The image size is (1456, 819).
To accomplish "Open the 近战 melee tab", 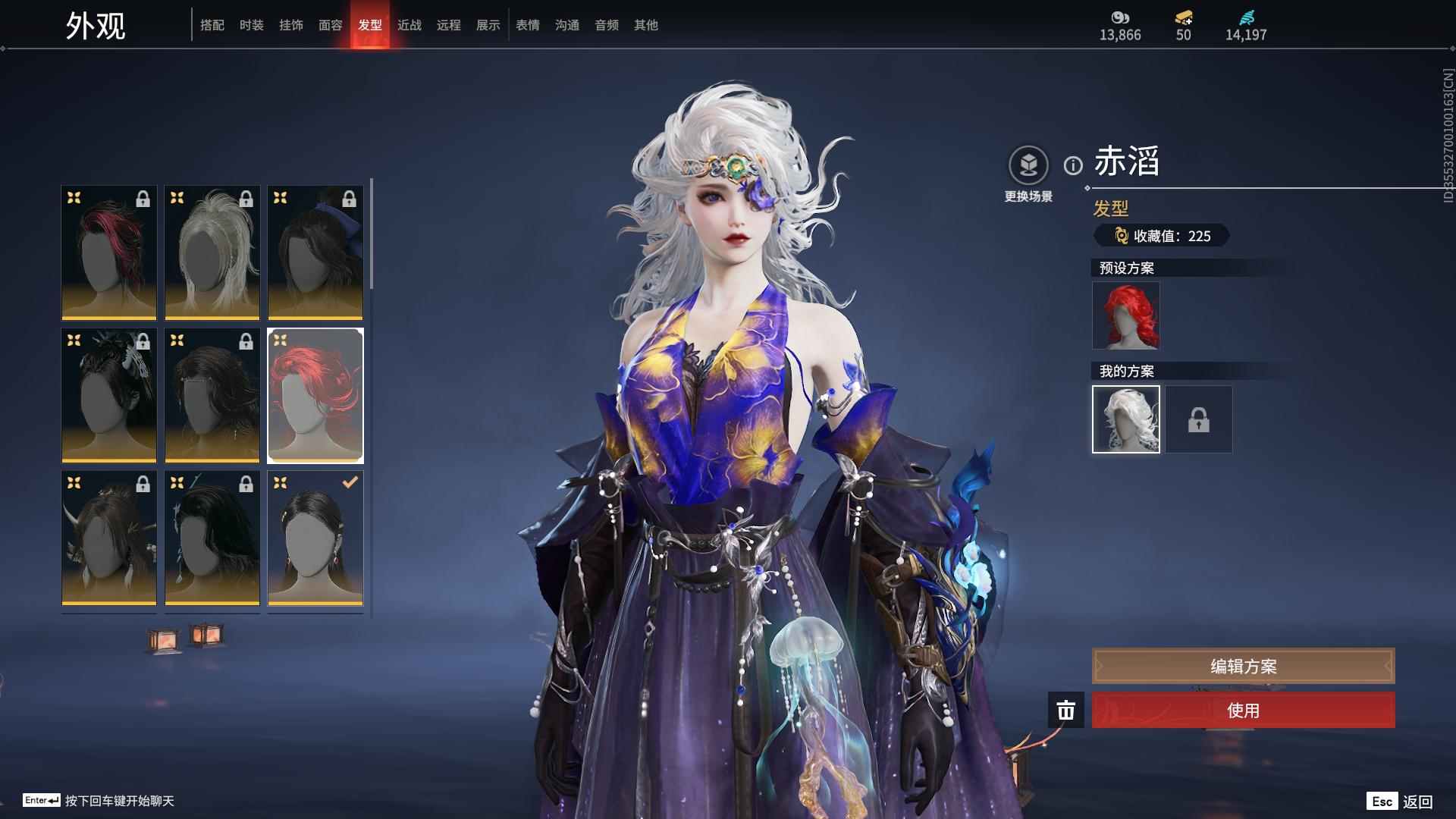I will point(409,25).
